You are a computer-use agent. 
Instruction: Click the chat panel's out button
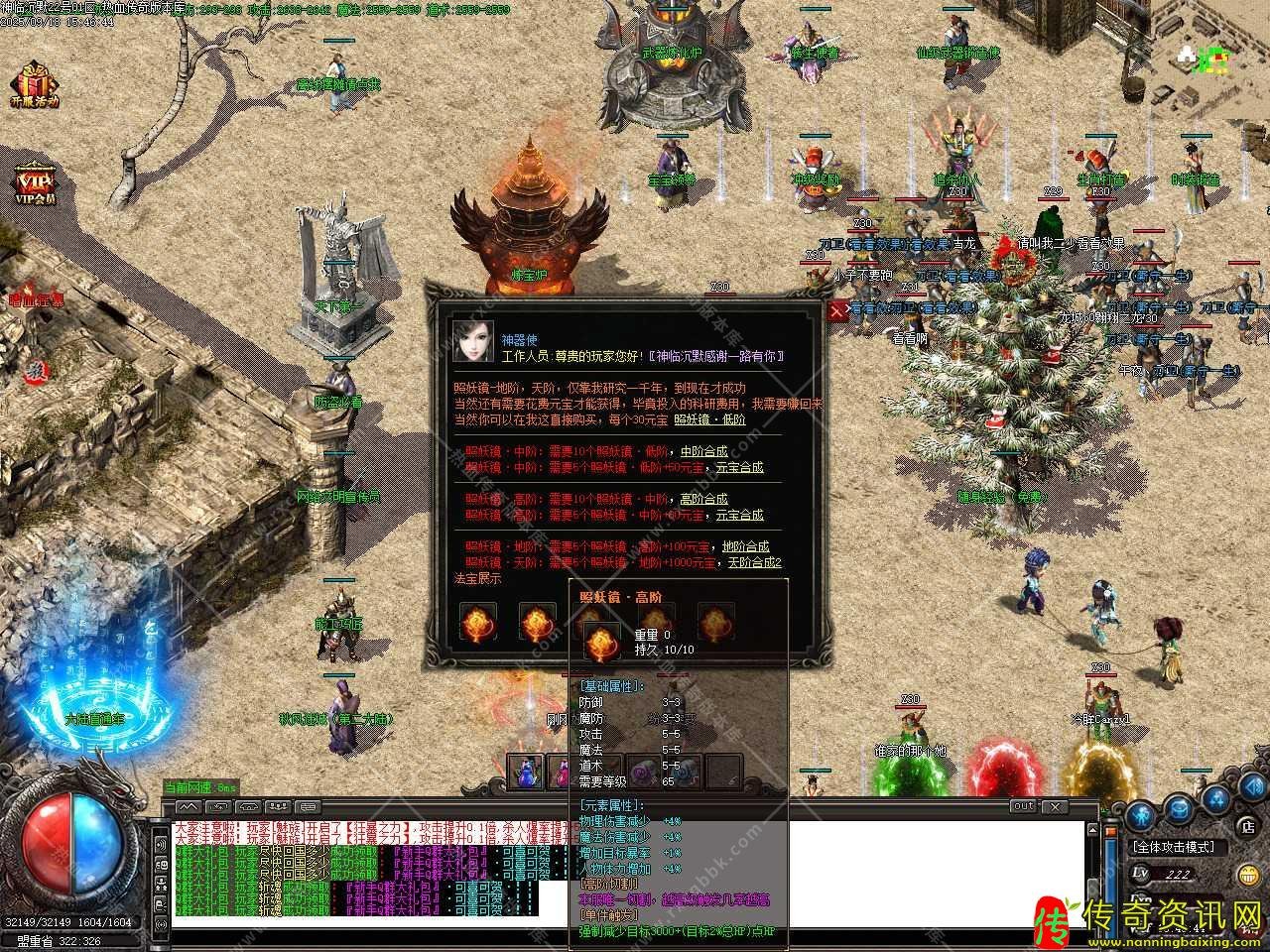[1023, 806]
